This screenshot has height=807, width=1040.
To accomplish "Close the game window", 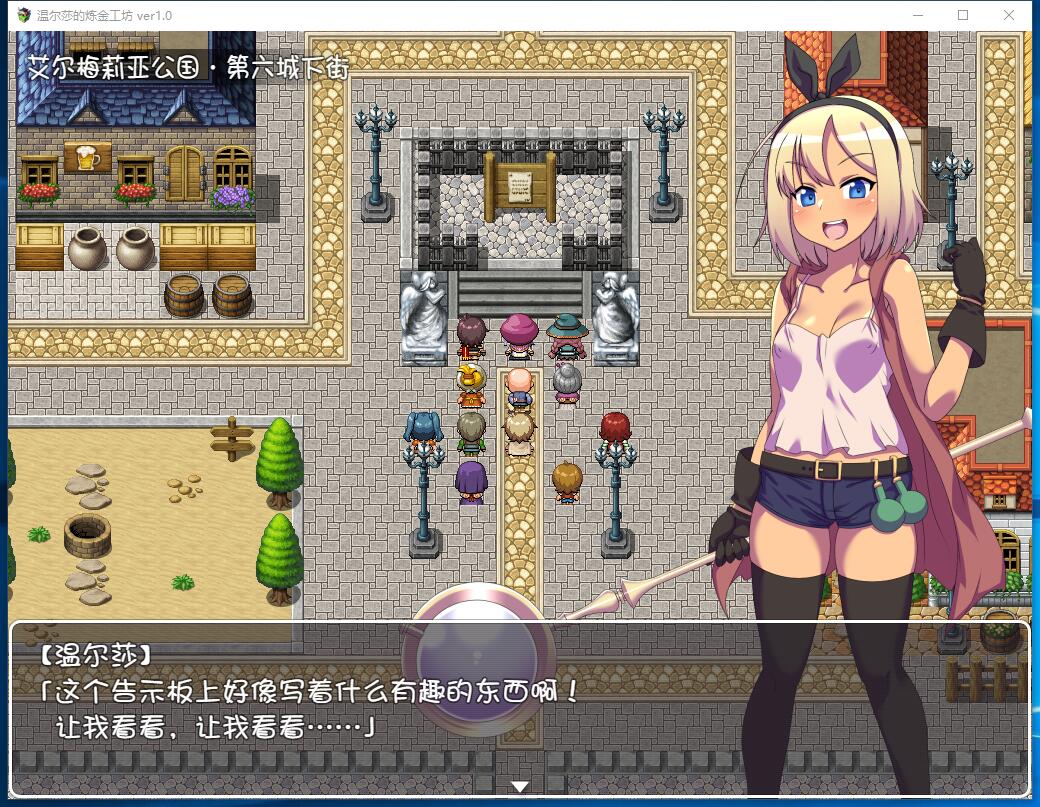I will [1009, 15].
